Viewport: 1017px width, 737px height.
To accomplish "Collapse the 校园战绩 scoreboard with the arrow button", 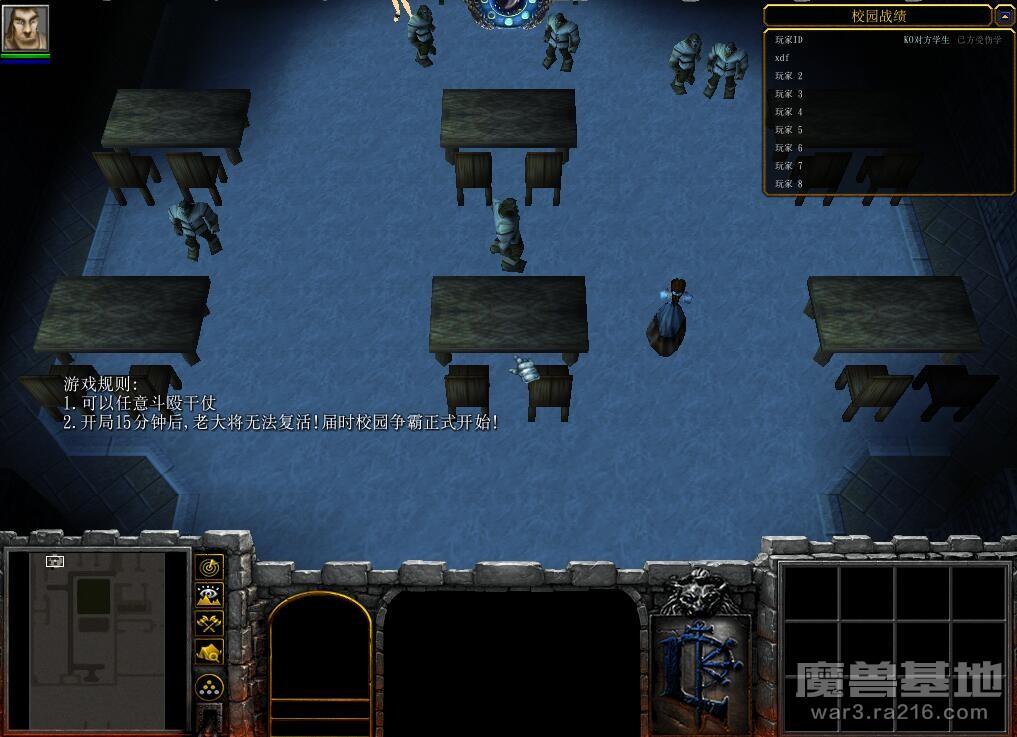I will (1004, 16).
